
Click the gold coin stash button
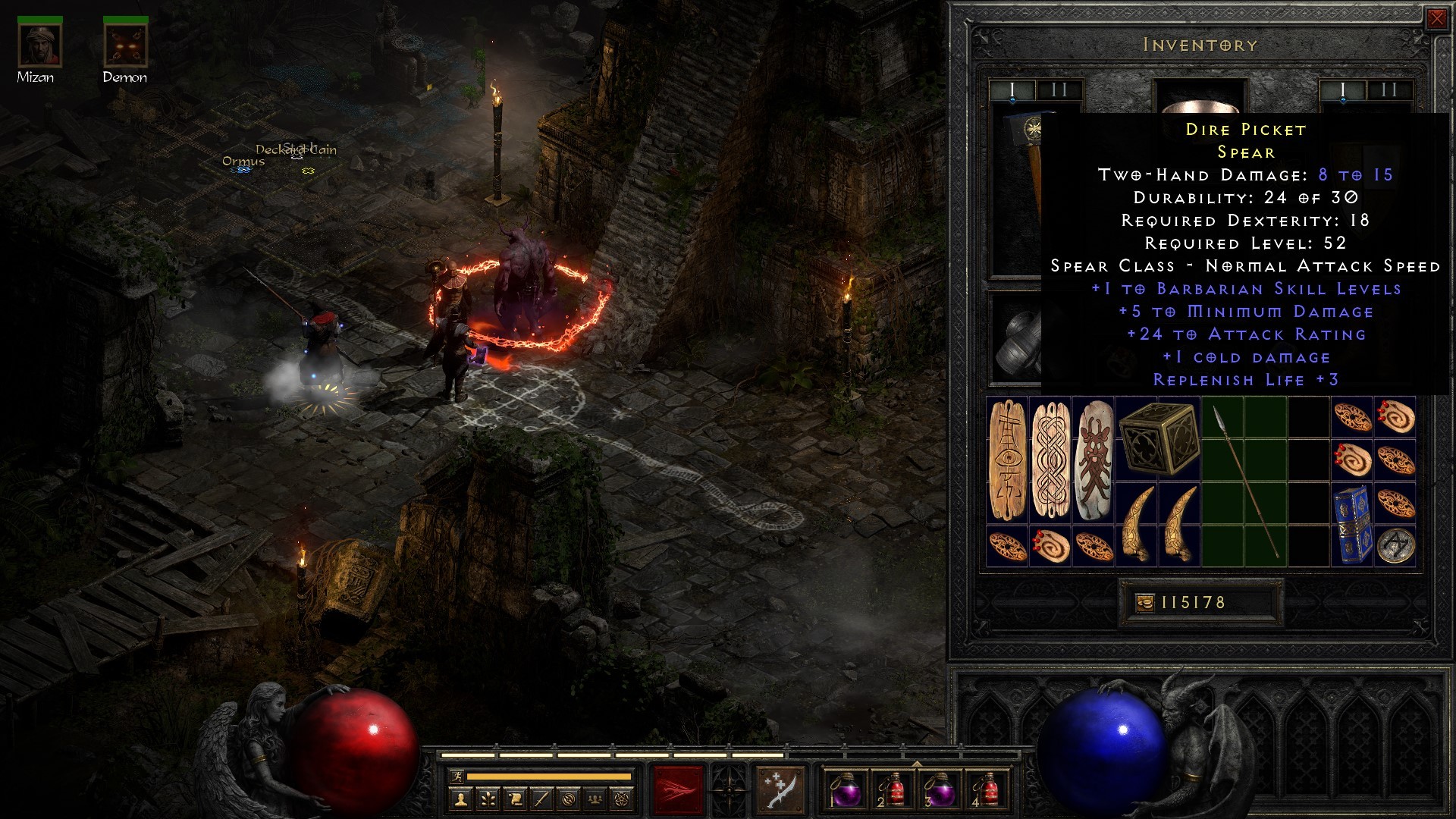click(x=1144, y=603)
